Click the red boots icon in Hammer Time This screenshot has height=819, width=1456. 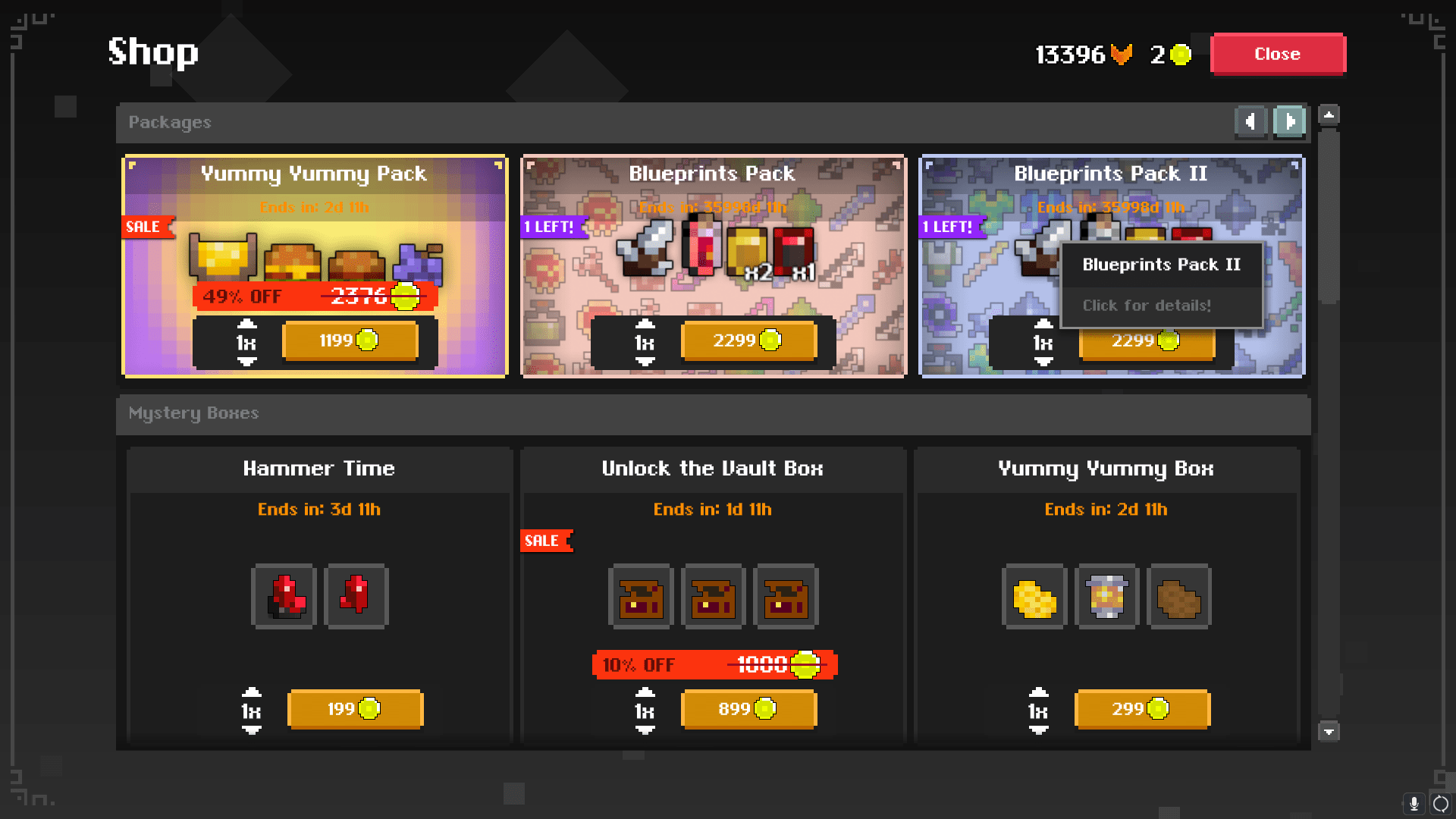284,597
